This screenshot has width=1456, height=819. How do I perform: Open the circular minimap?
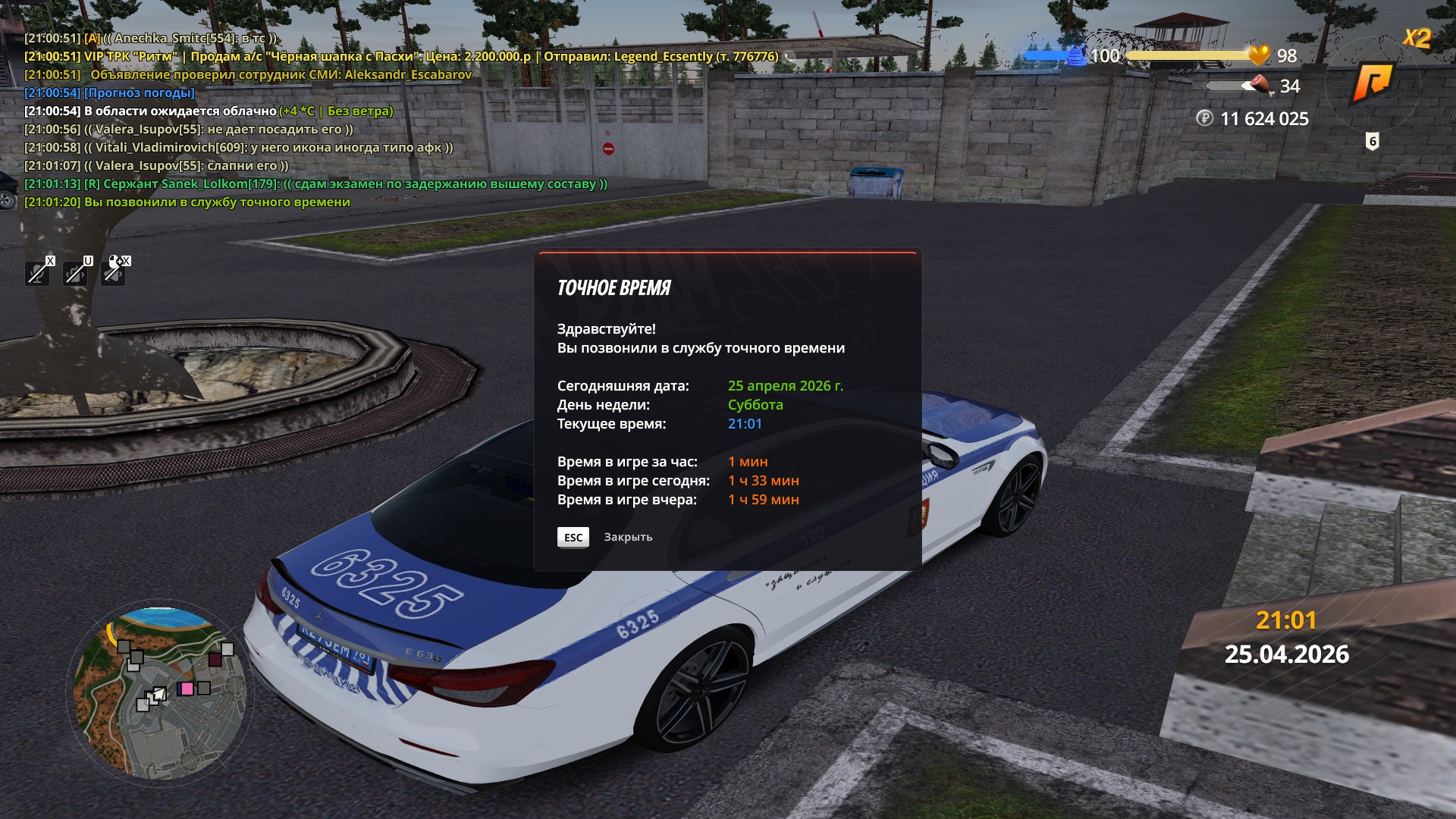coord(160,692)
